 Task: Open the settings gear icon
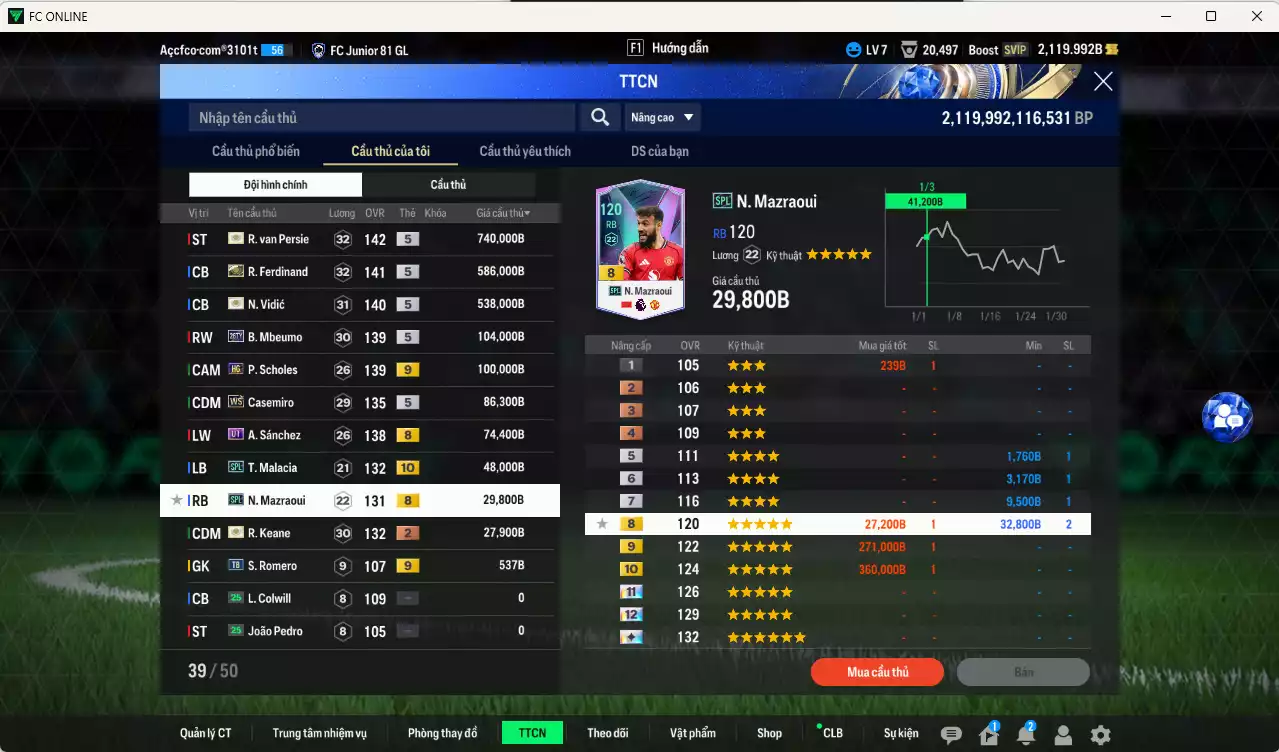pos(1100,735)
